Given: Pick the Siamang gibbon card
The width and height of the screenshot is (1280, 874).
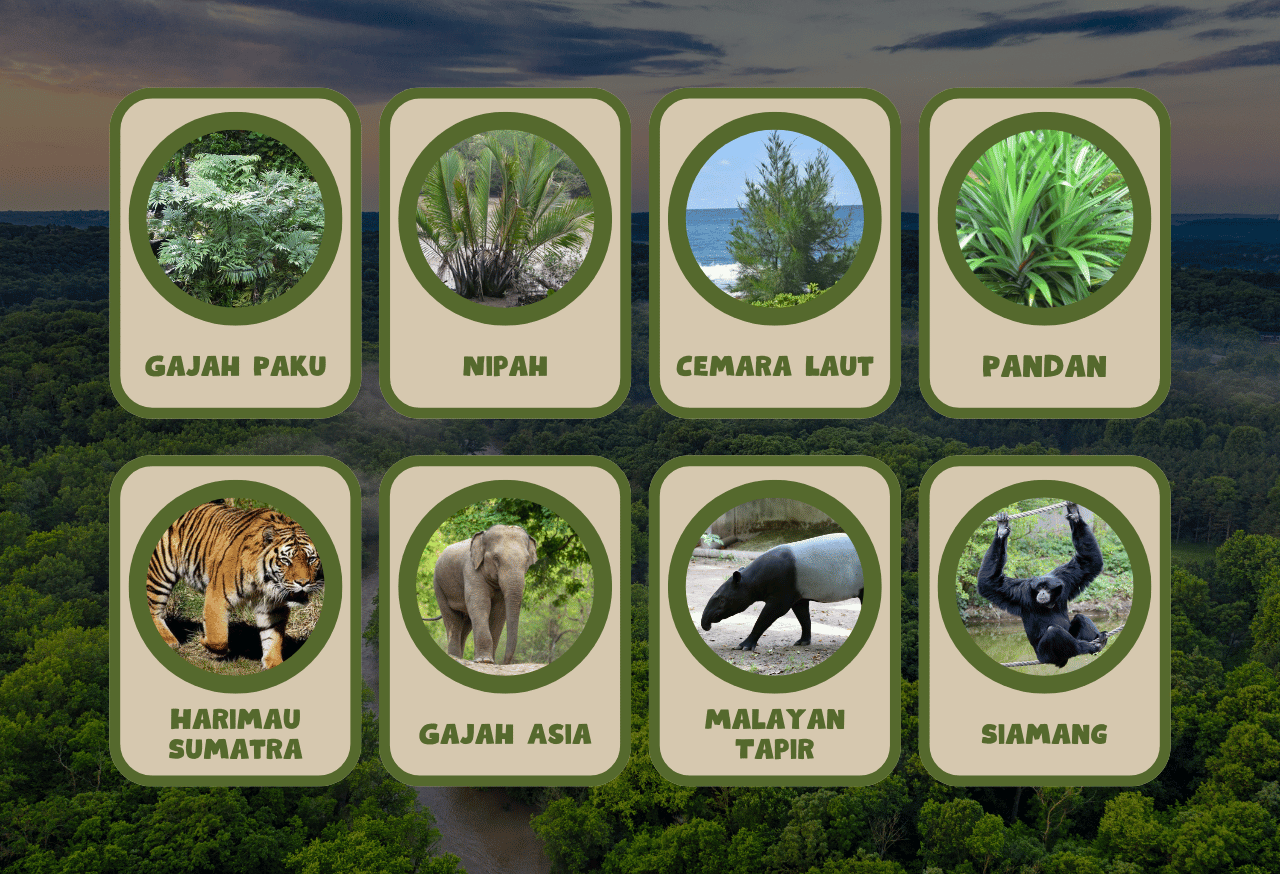Looking at the screenshot, I should [1044, 620].
